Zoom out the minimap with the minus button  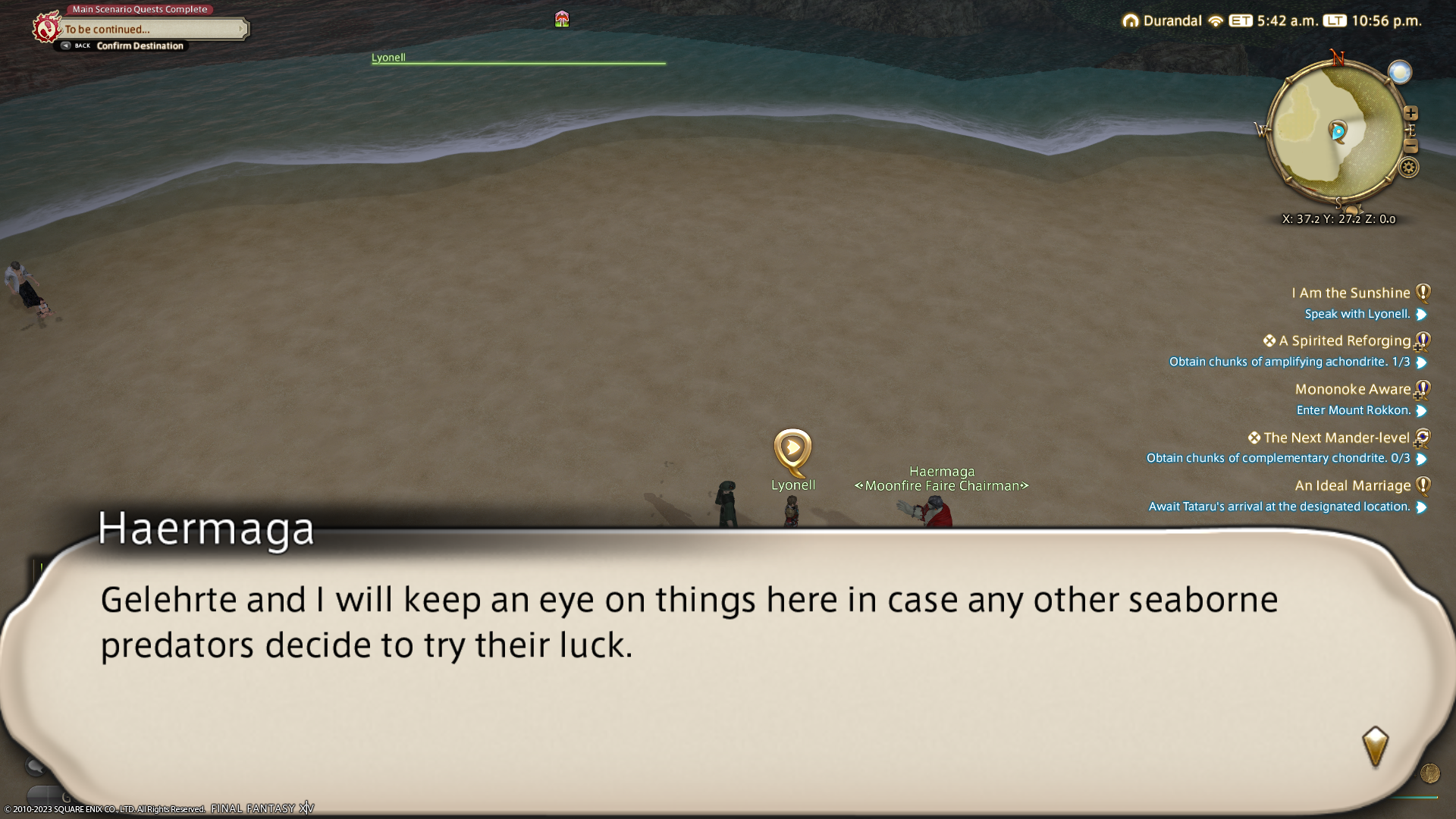click(x=1410, y=146)
